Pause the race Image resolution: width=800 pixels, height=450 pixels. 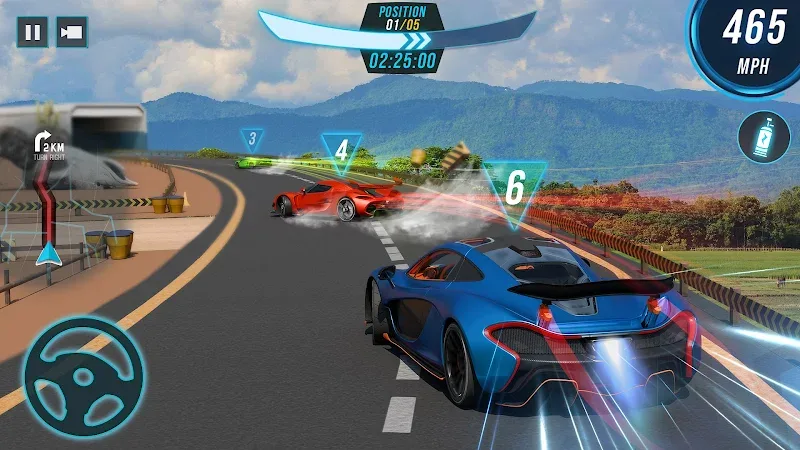click(32, 32)
